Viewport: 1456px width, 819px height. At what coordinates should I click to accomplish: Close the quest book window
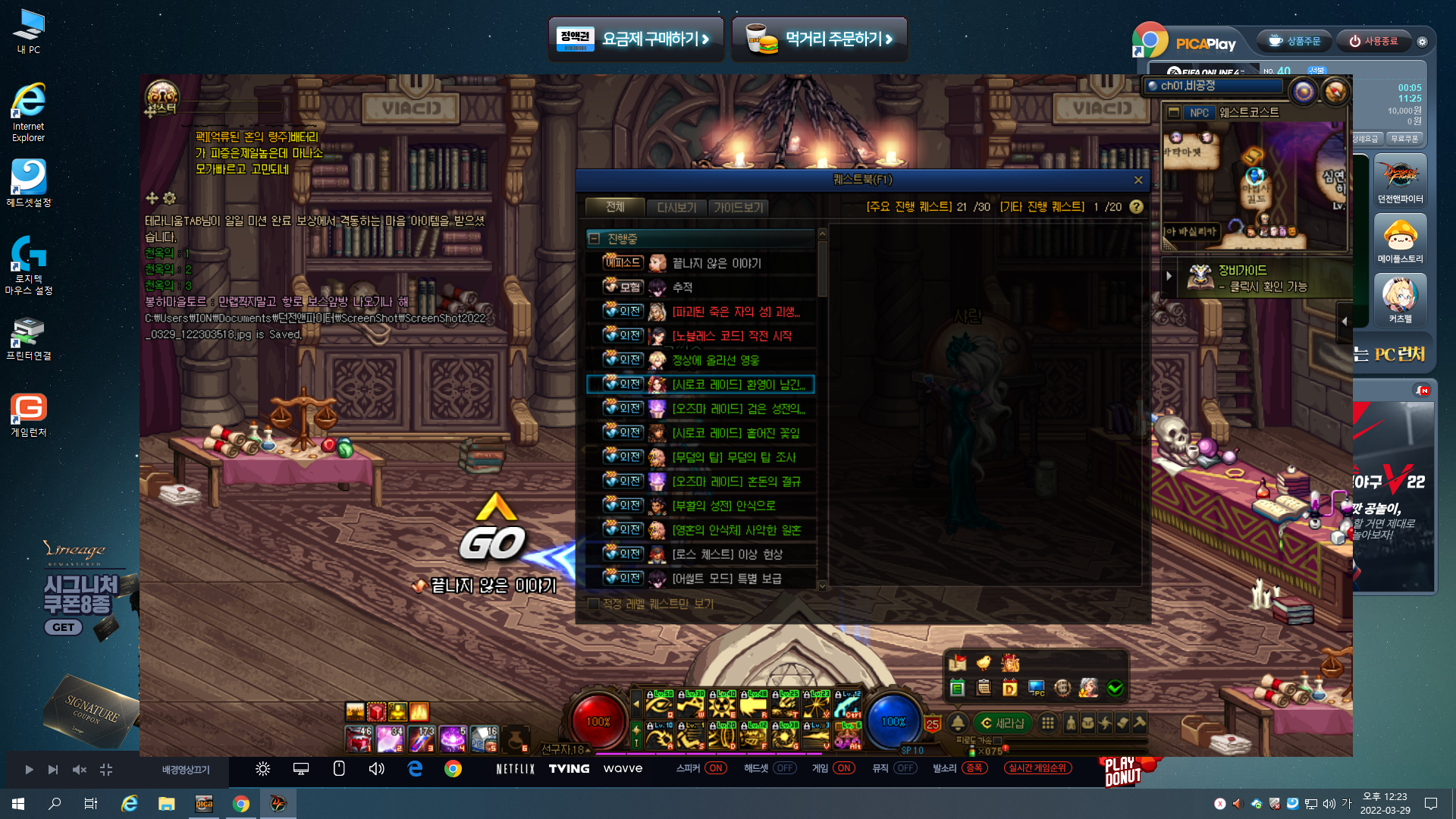[1138, 180]
